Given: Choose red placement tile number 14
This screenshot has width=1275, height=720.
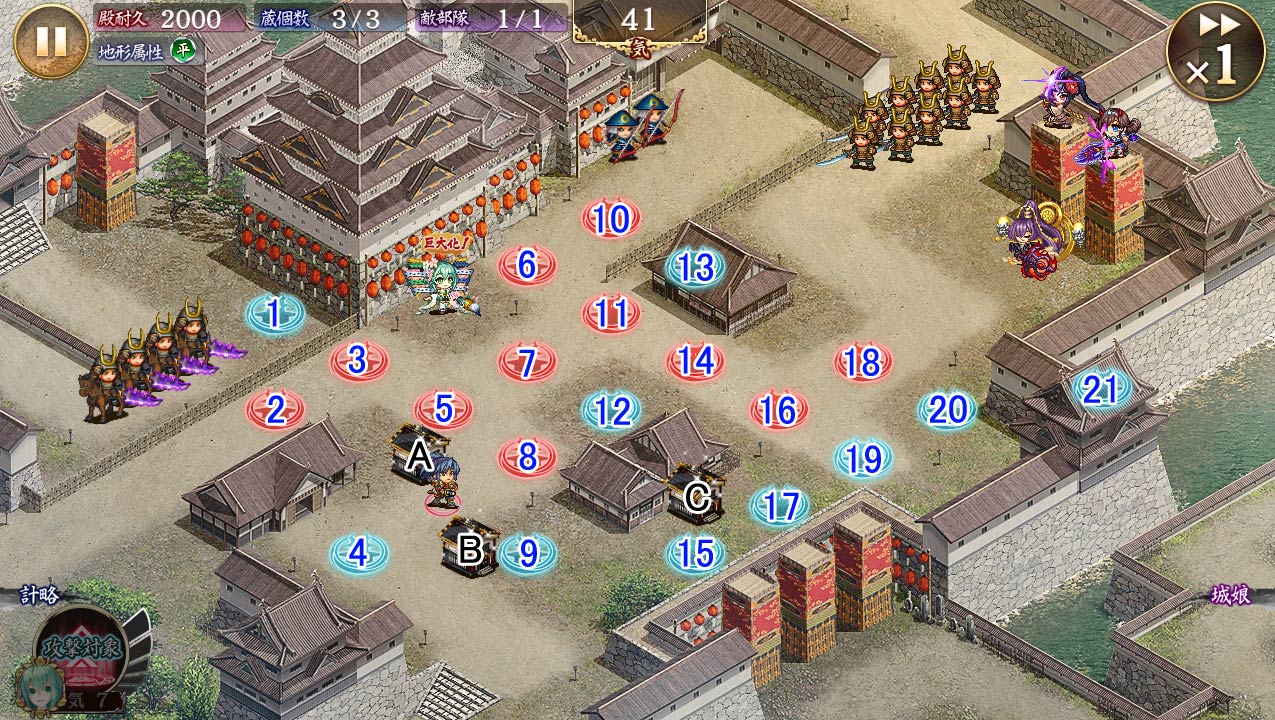Looking at the screenshot, I should [695, 361].
